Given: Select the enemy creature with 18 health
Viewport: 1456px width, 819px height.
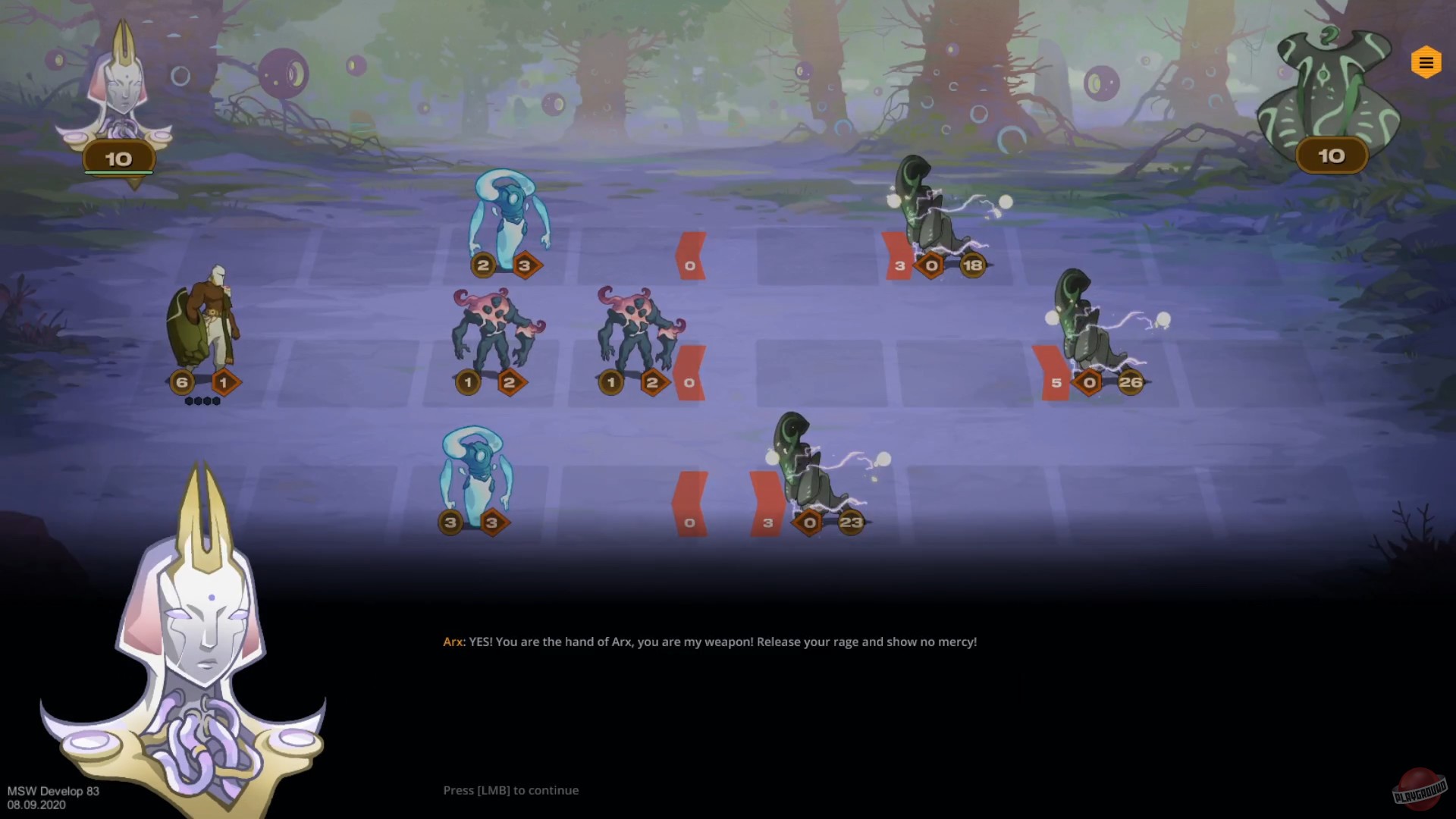Looking at the screenshot, I should pos(929,212).
